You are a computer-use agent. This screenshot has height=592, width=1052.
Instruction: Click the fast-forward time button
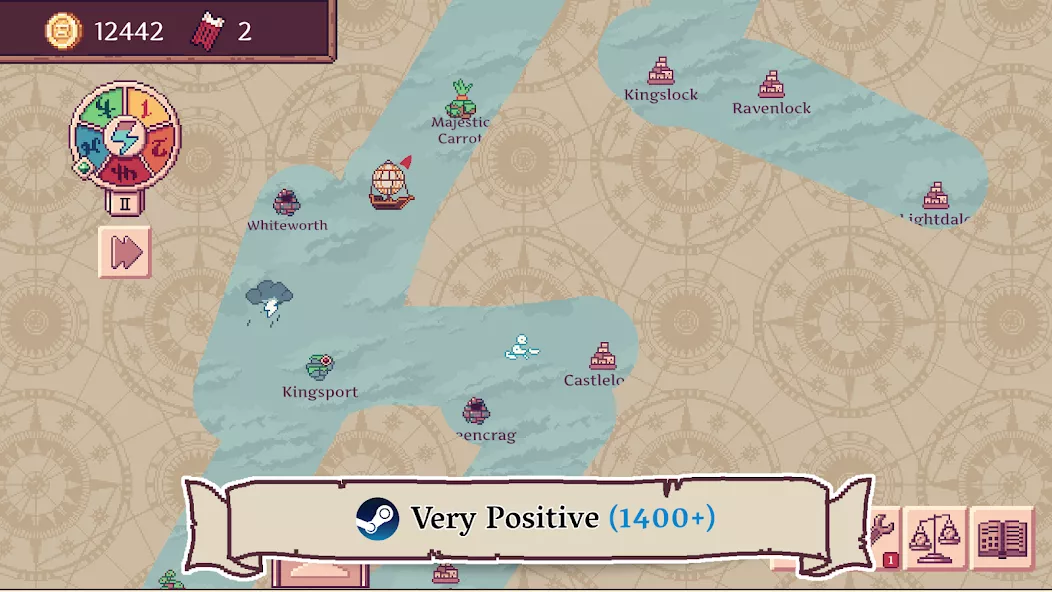point(125,252)
